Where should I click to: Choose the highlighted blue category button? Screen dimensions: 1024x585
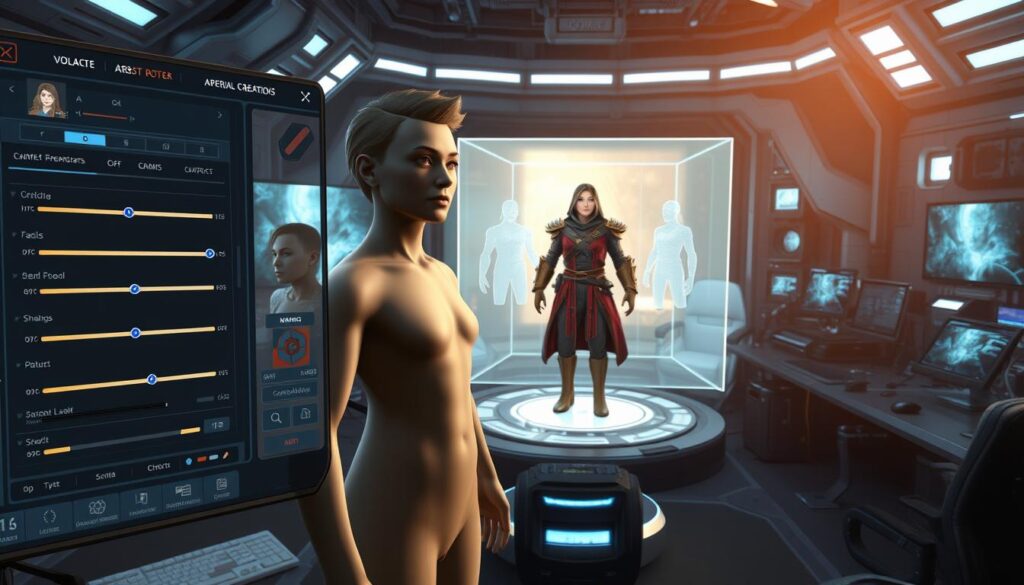coord(85,139)
